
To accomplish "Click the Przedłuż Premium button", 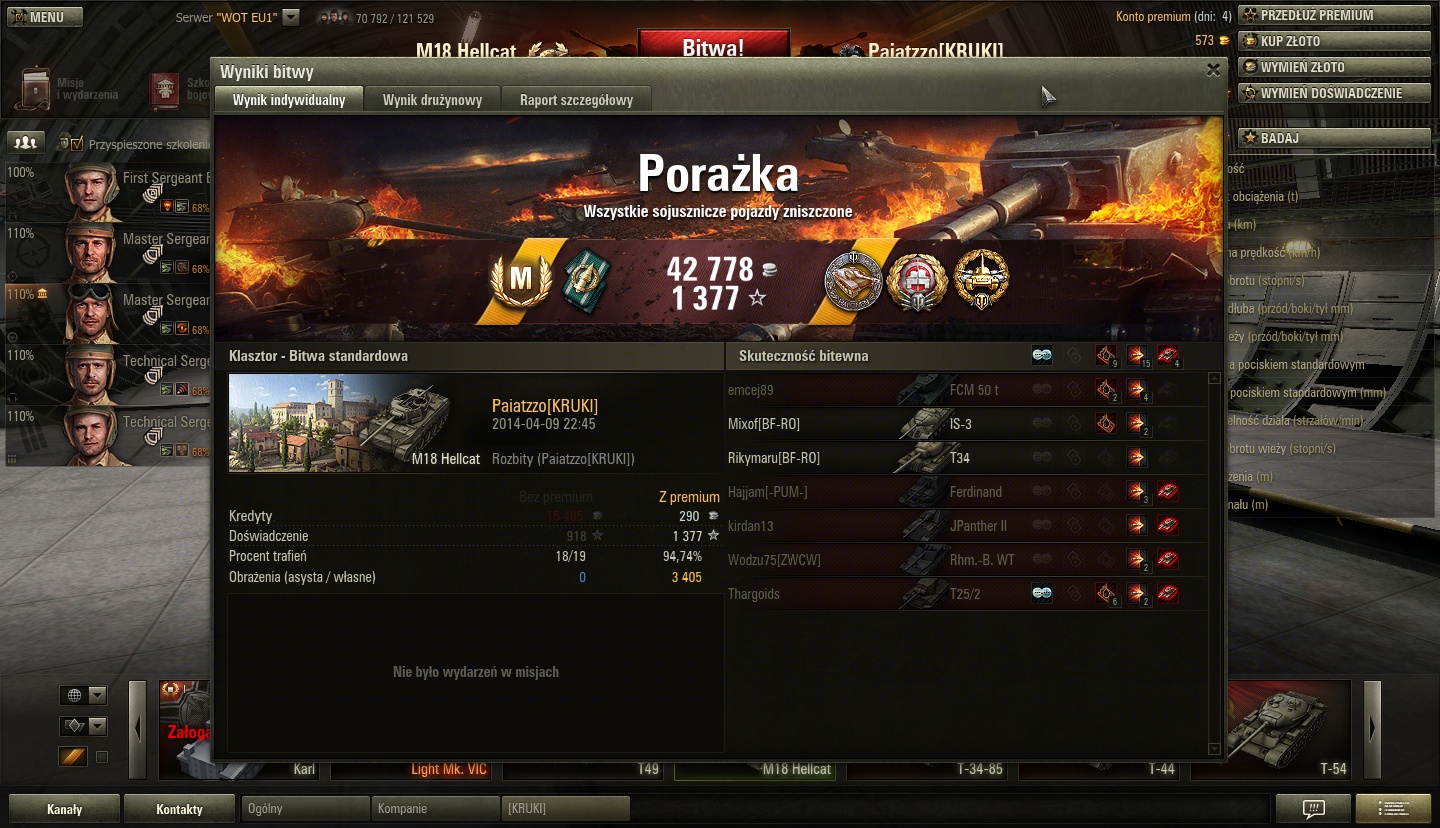I will tap(1333, 15).
